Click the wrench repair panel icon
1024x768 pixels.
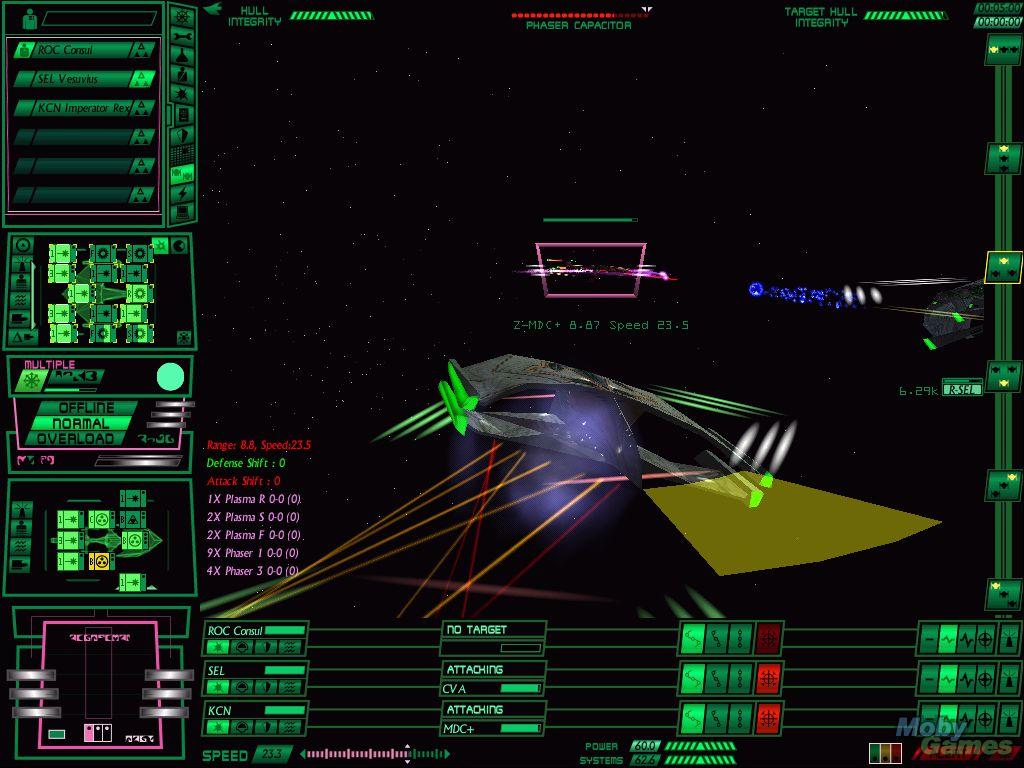183,36
